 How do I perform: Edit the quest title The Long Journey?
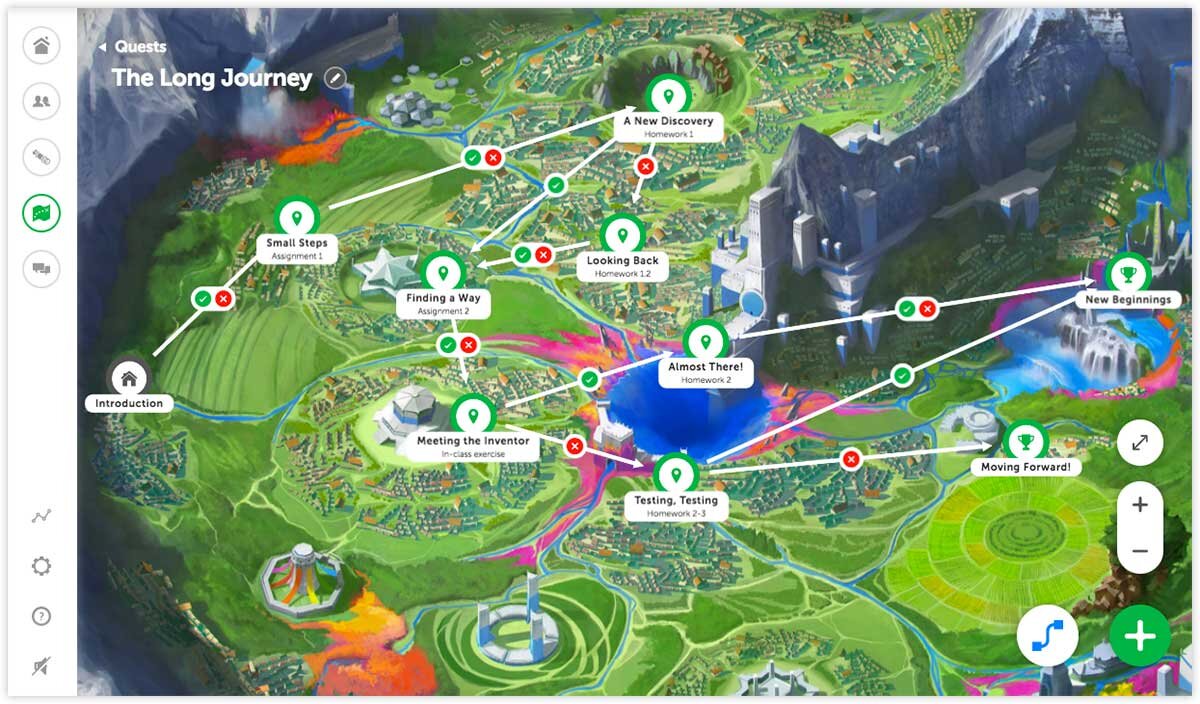[335, 78]
